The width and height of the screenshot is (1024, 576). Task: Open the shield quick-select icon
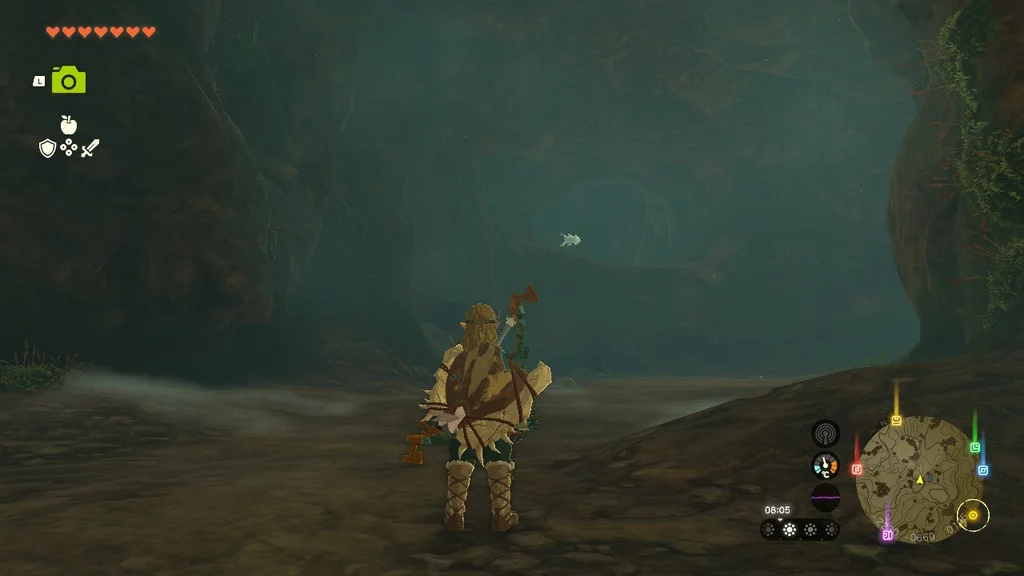point(47,149)
